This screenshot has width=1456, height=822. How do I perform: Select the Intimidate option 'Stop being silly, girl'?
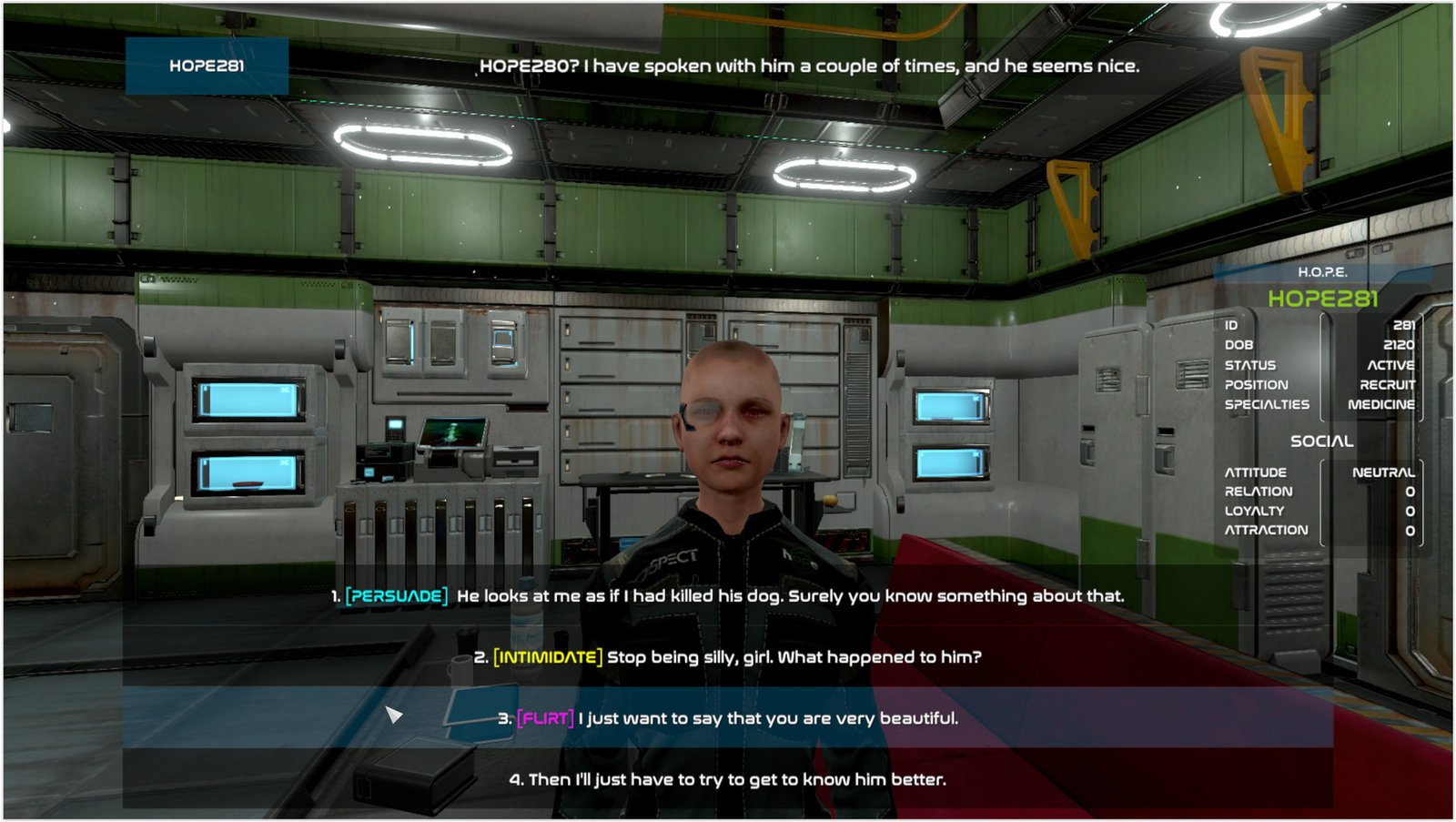point(728,657)
